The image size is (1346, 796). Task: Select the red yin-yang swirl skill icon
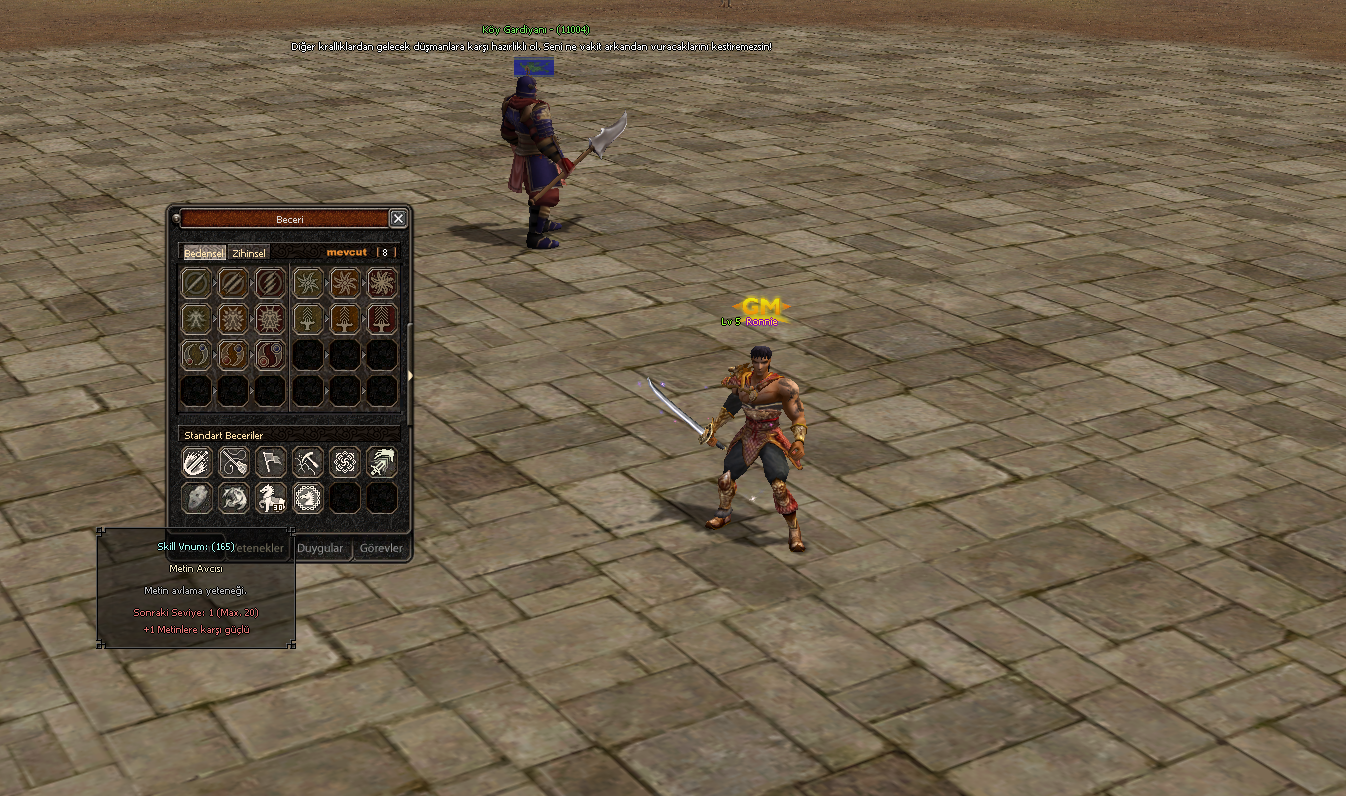click(270, 355)
